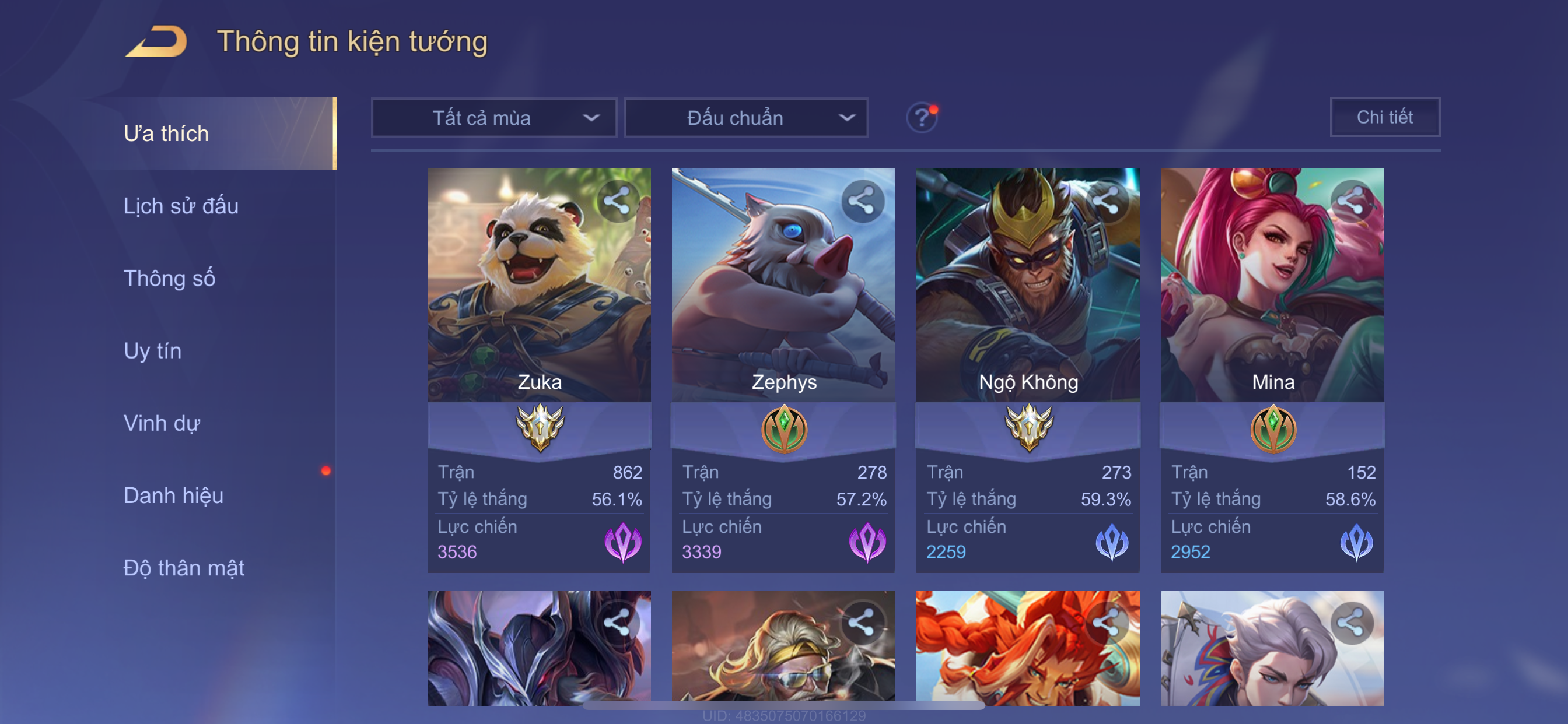Open the Lịch sử đấu tab
Viewport: 1568px width, 724px height.
point(181,206)
